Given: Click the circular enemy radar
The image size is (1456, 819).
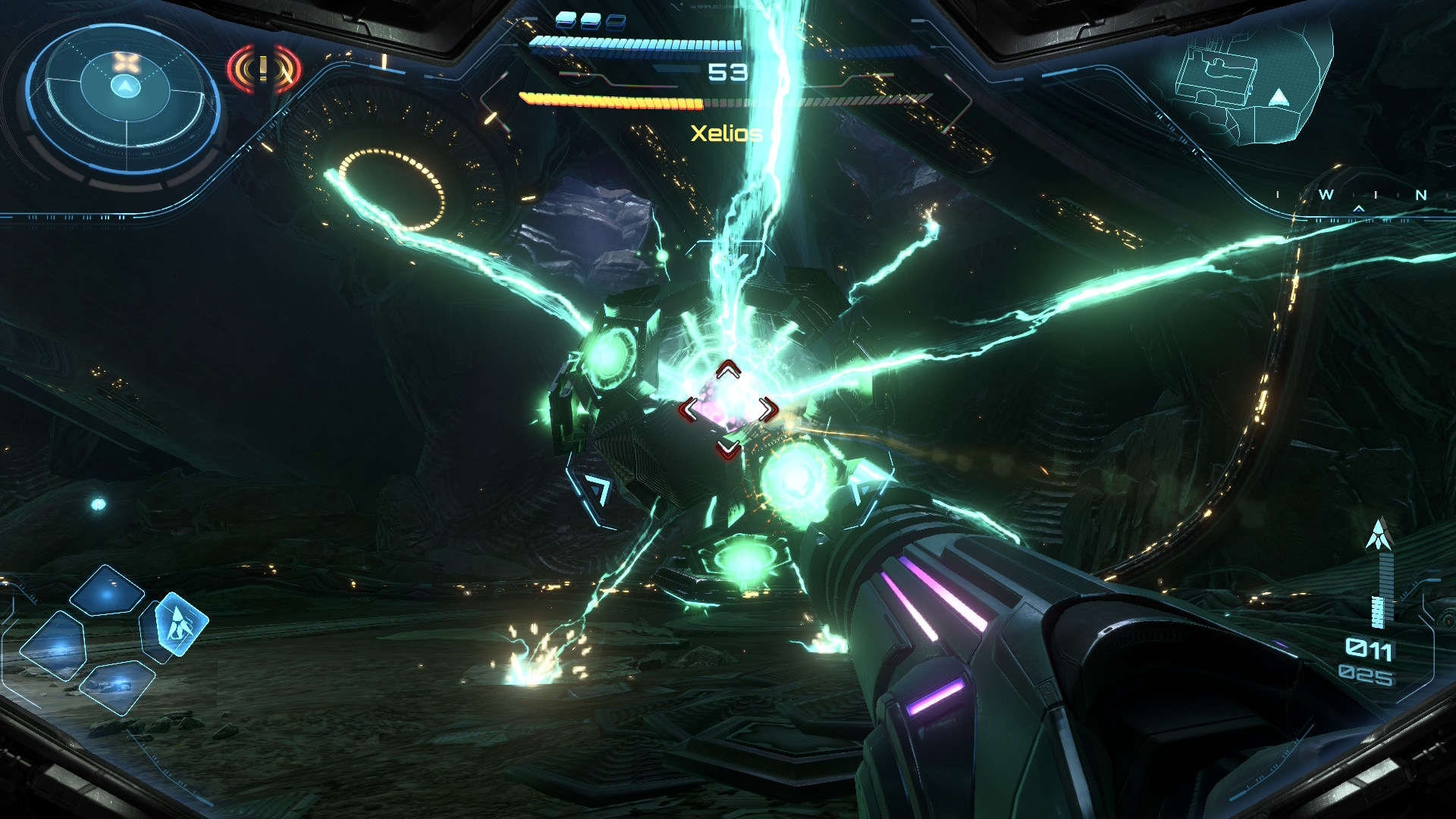Looking at the screenshot, I should pos(125,97).
